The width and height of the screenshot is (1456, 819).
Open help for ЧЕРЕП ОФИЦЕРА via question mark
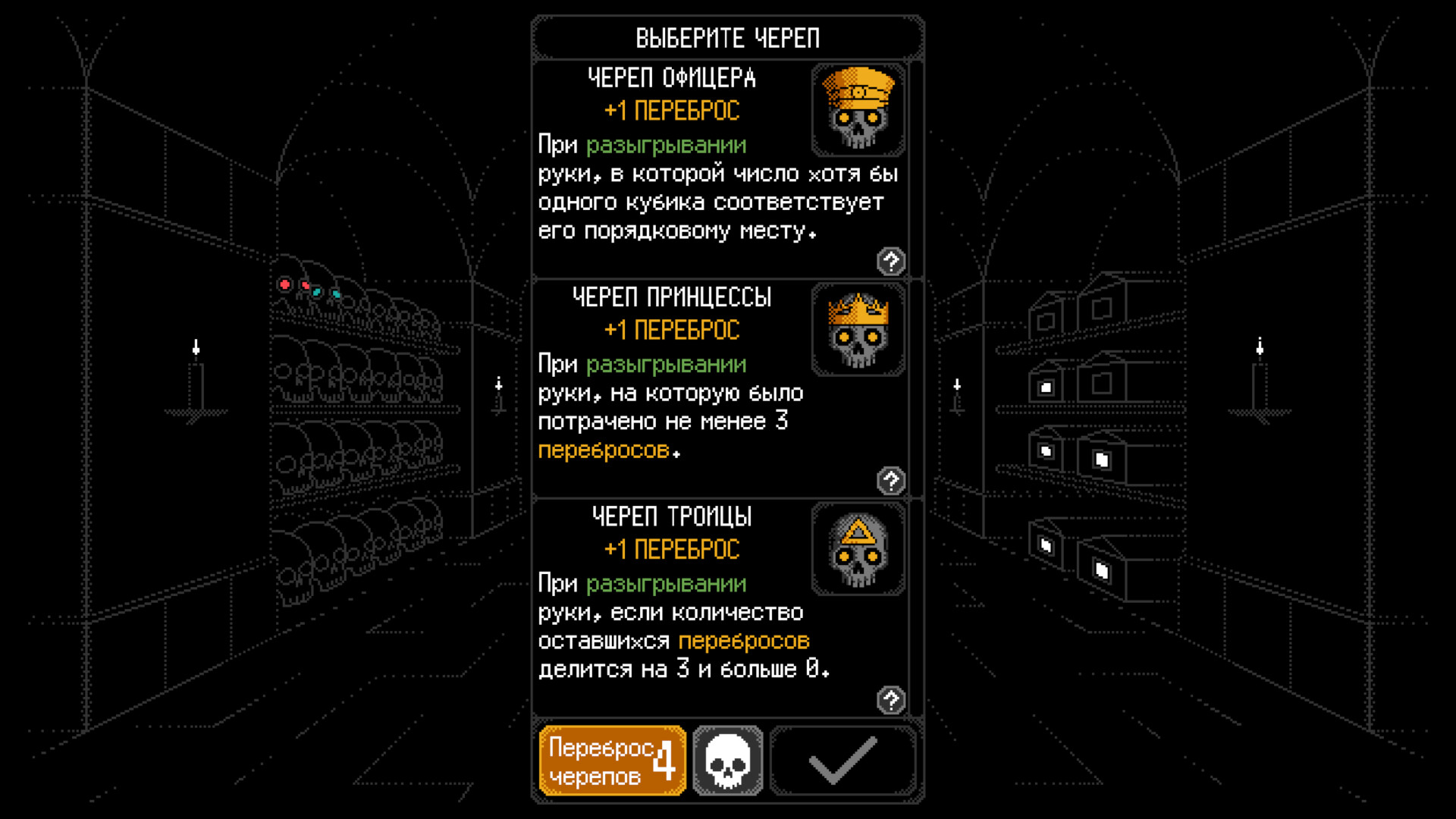(x=891, y=262)
